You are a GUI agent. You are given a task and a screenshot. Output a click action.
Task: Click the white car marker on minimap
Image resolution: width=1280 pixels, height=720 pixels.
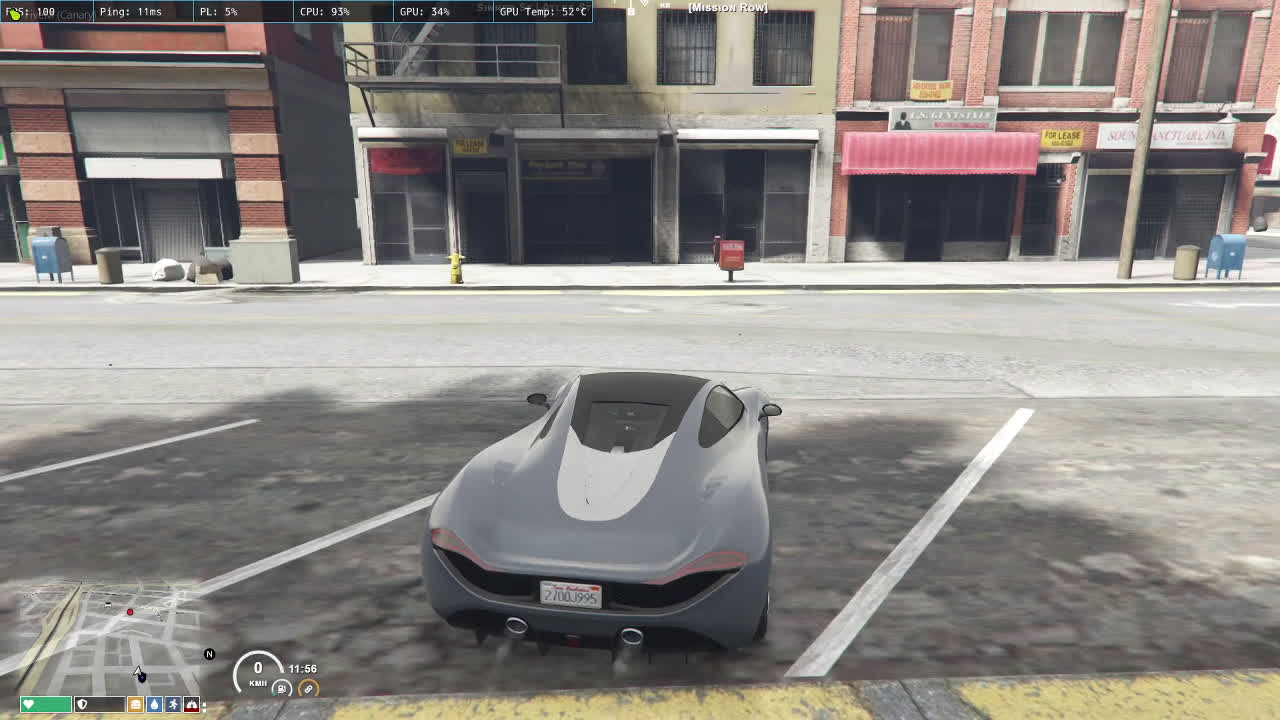click(108, 604)
